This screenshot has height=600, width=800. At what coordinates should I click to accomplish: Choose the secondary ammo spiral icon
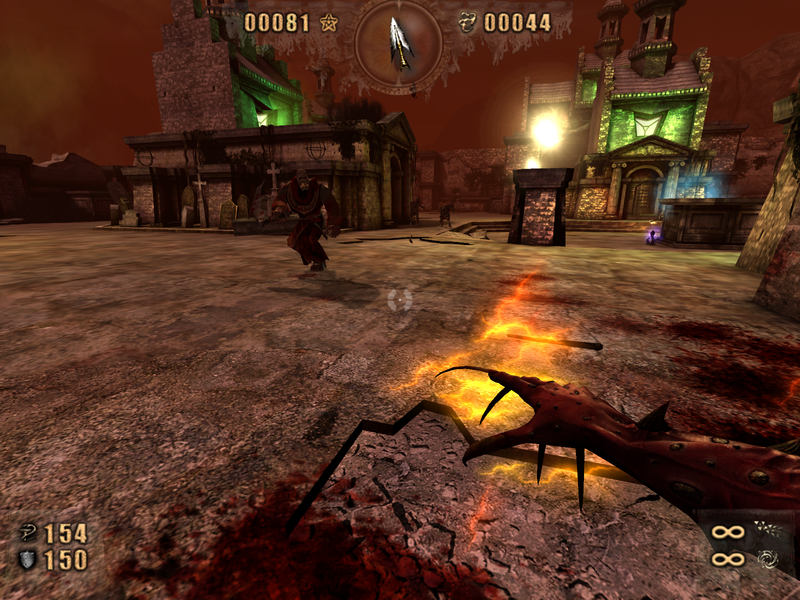(769, 558)
